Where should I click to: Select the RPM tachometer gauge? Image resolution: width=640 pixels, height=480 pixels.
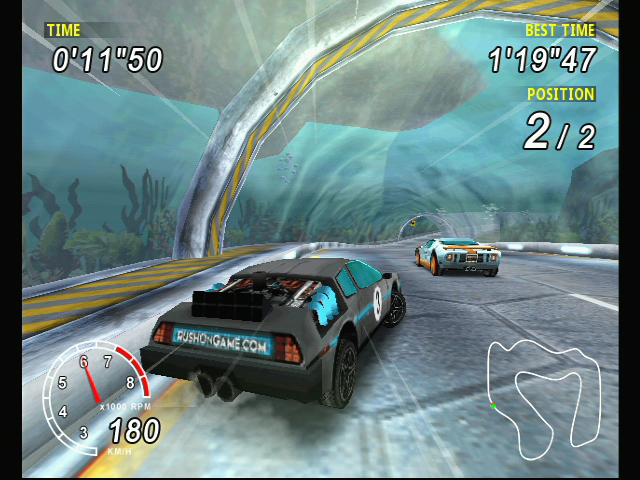coord(94,392)
